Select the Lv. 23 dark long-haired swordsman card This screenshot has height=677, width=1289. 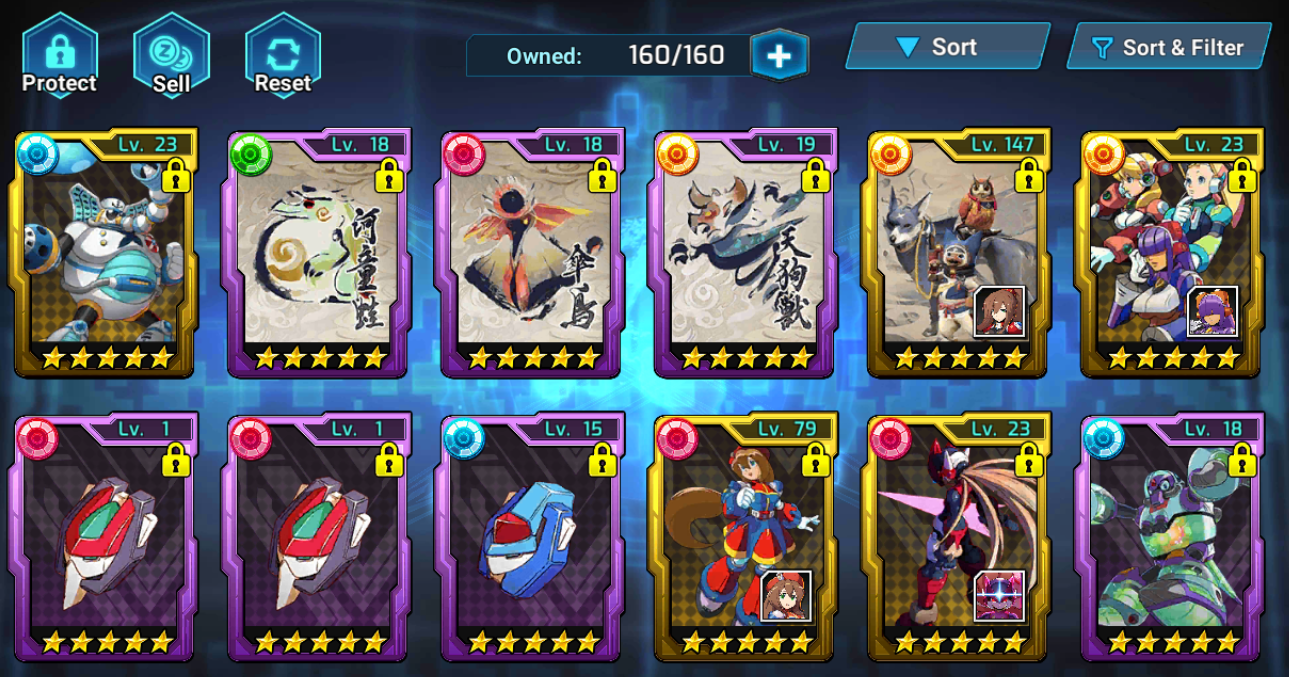957,538
